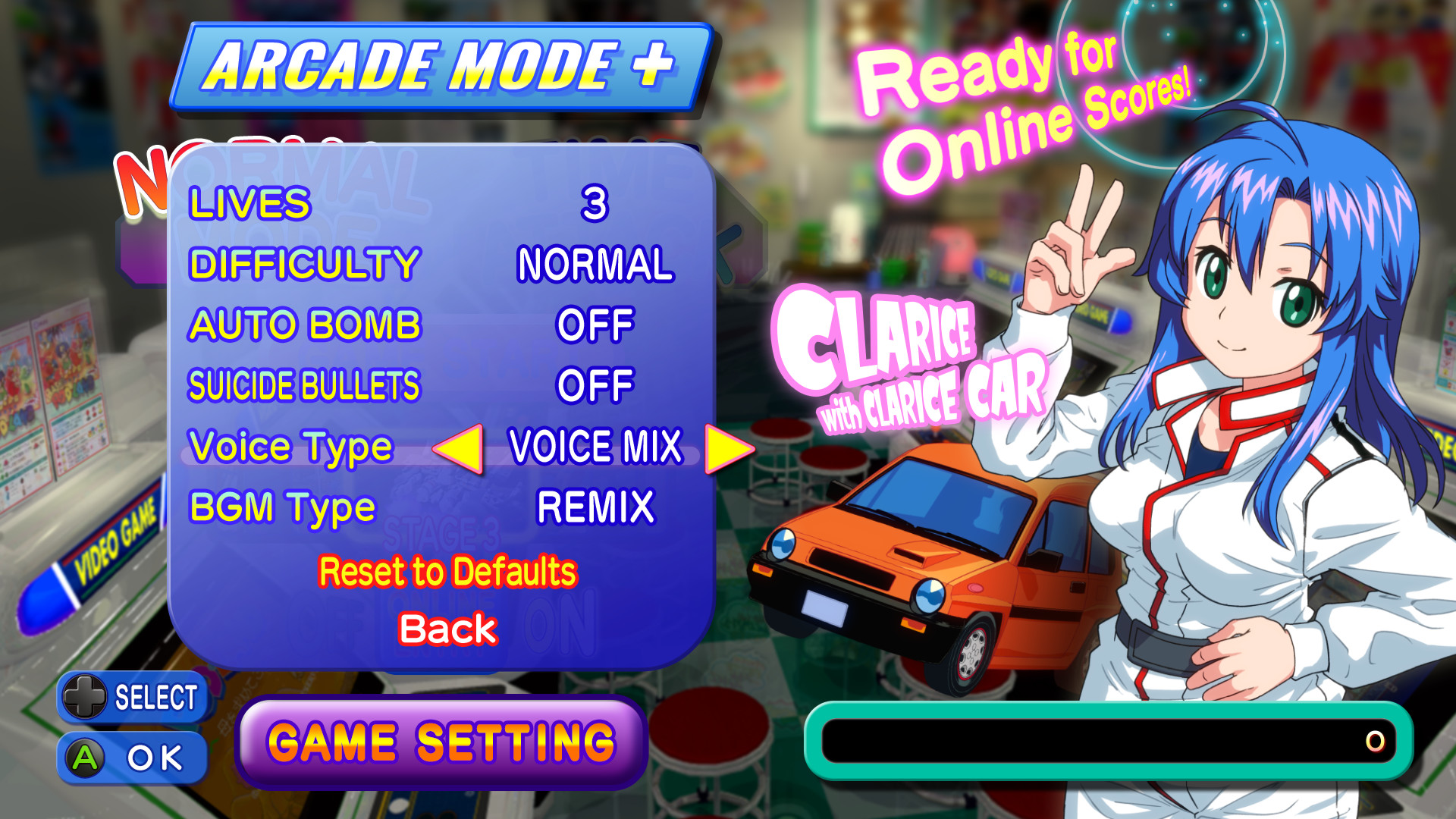
Task: Select Back to exit settings
Action: (x=449, y=627)
